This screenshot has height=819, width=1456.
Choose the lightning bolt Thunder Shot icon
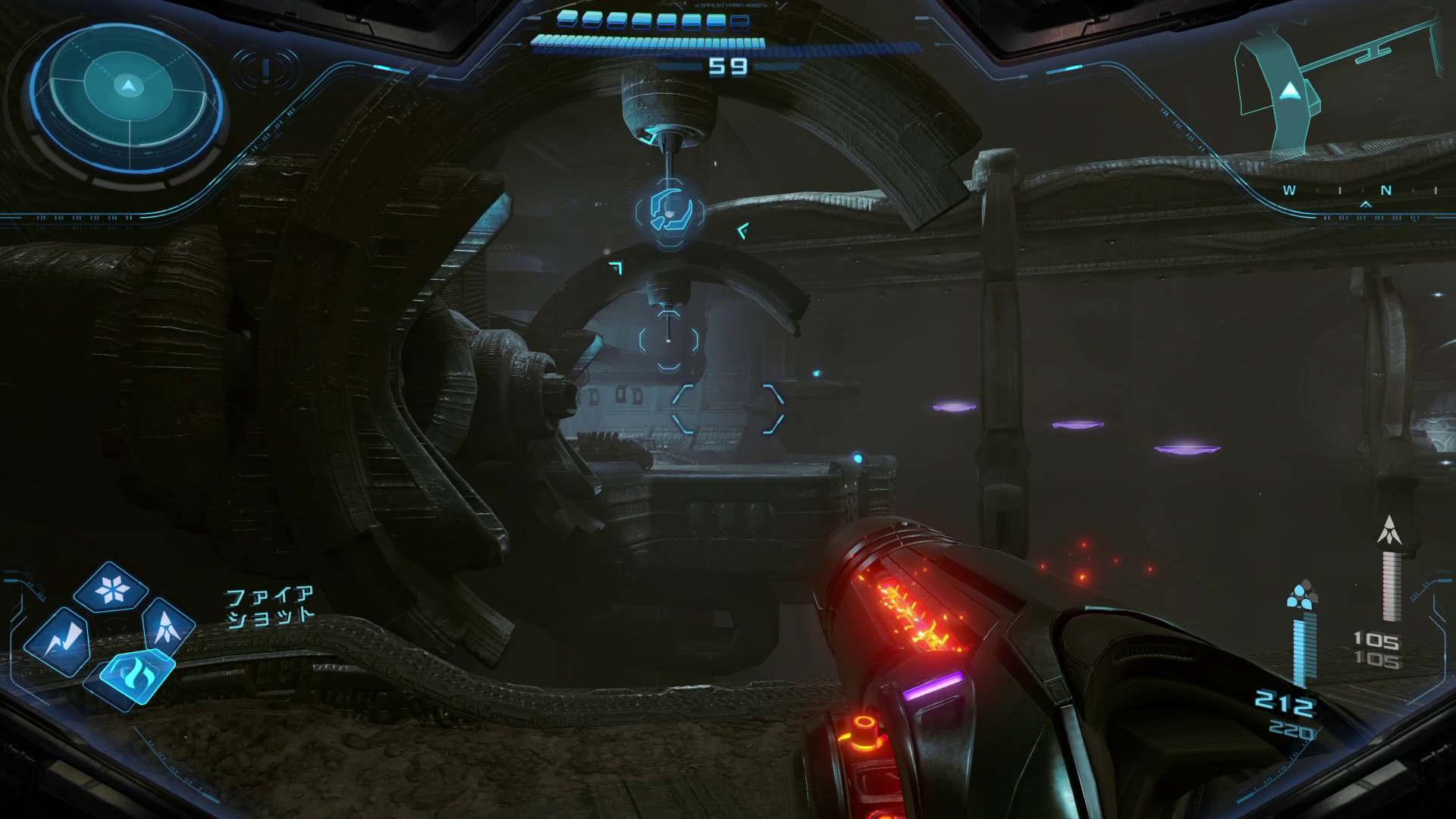point(58,642)
